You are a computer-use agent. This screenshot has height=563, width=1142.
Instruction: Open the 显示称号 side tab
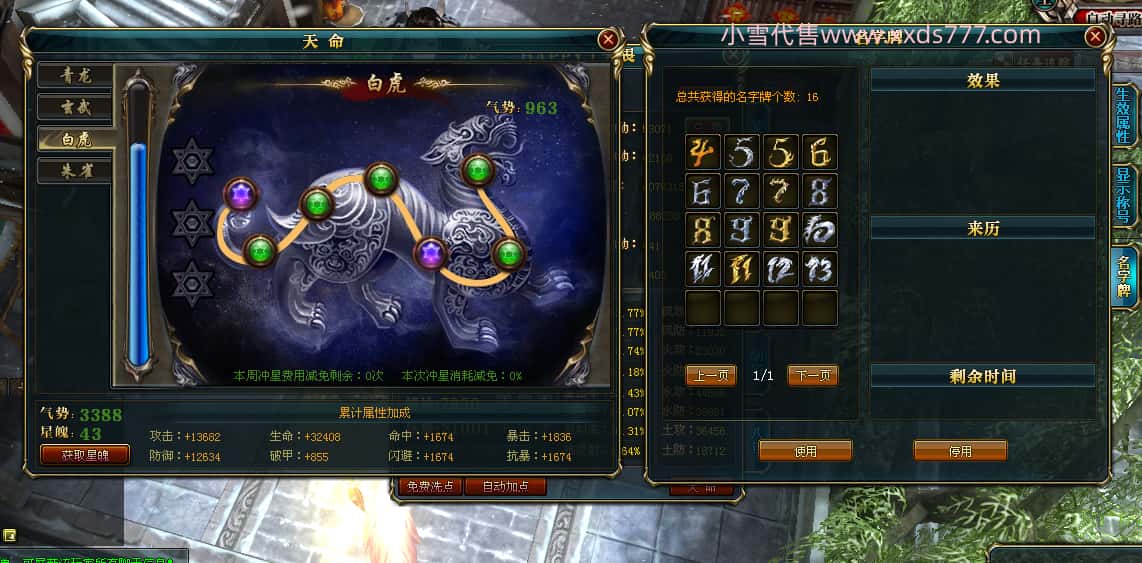click(1123, 195)
